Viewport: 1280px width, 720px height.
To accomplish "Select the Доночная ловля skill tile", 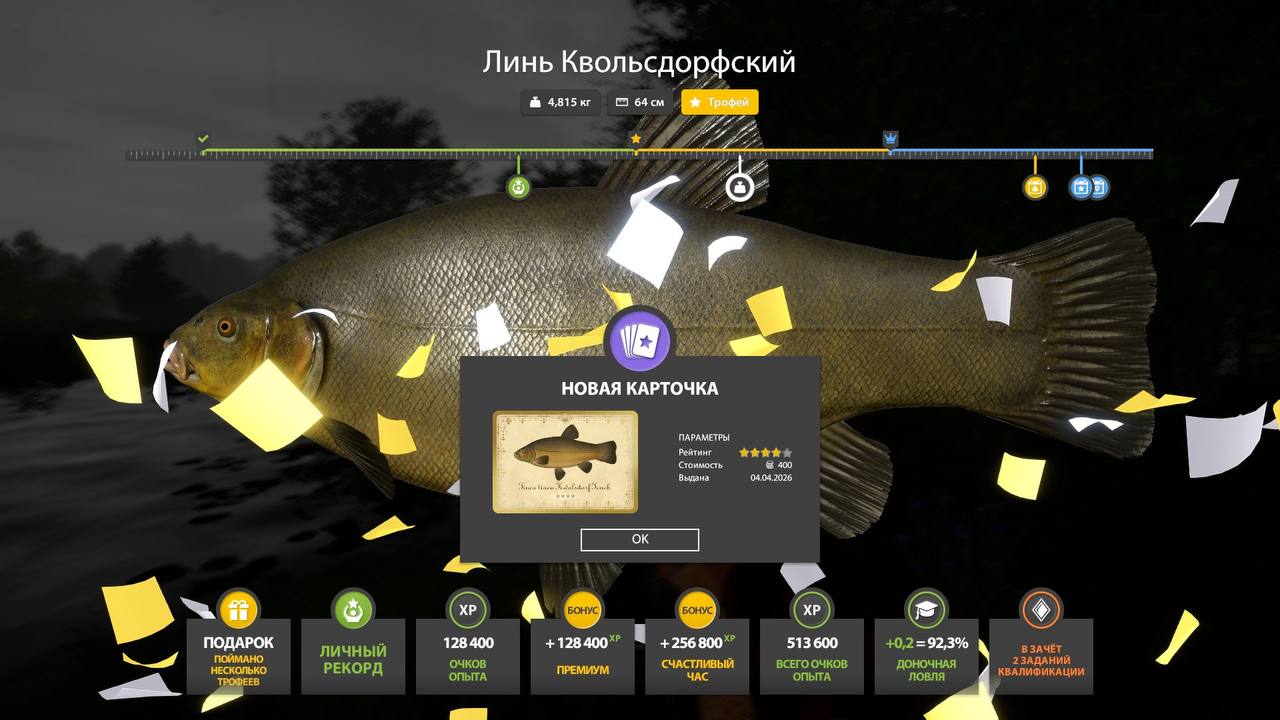I will pos(926,654).
